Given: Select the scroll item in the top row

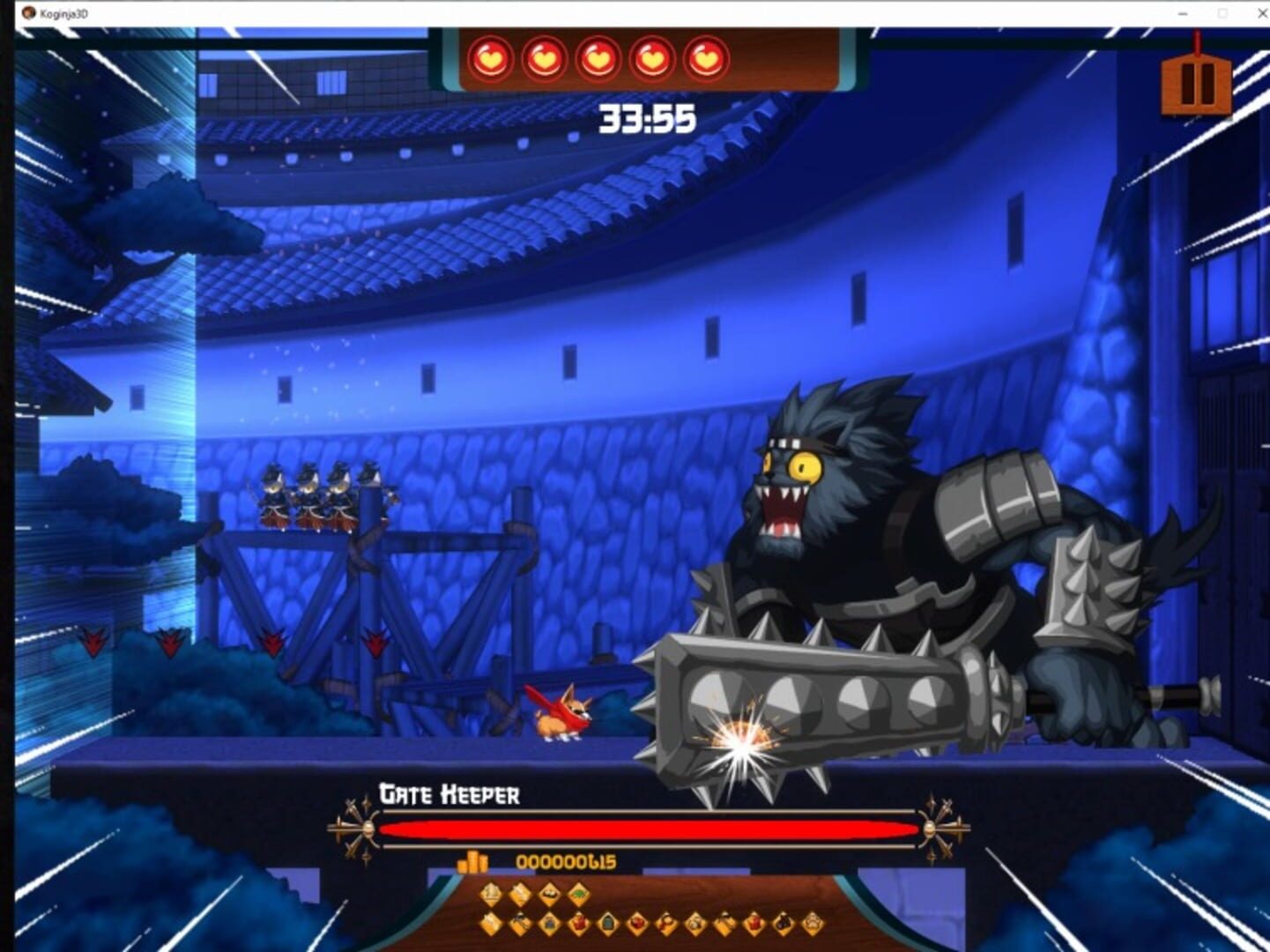Looking at the screenshot, I should pos(518,893).
